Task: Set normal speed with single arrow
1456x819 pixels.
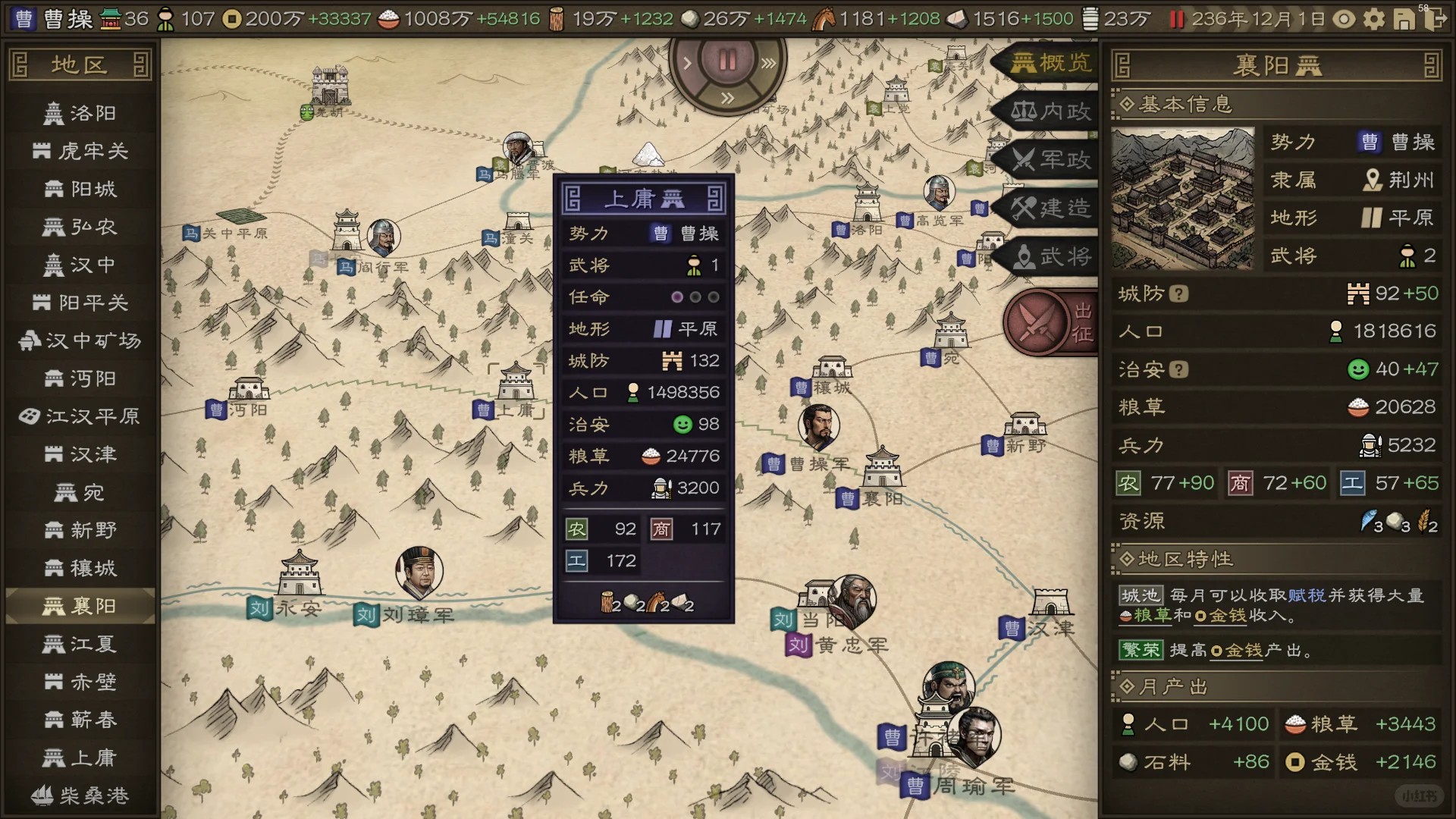Action: point(686,63)
